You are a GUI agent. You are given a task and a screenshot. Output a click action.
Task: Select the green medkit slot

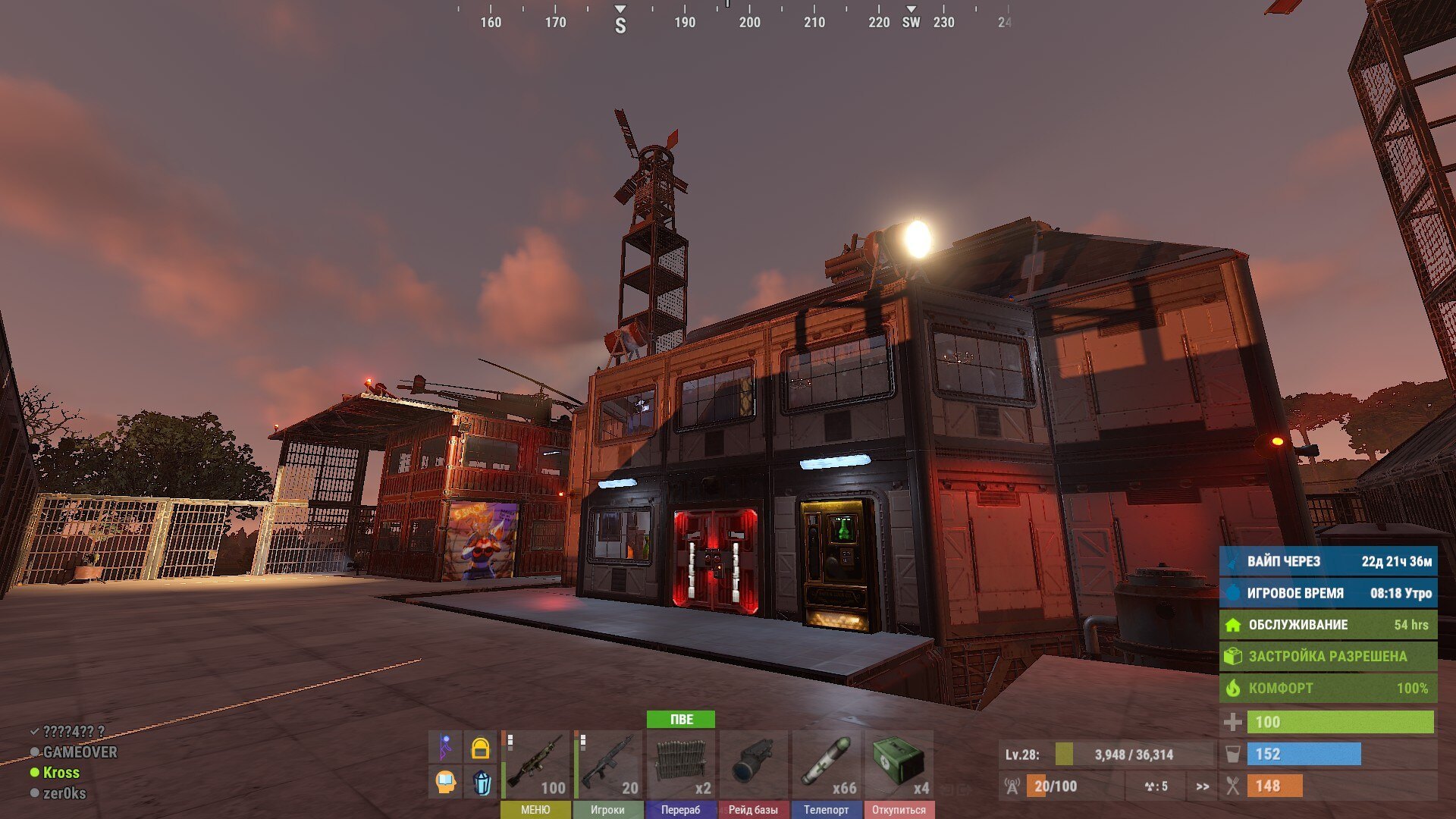pyautogui.click(x=899, y=764)
